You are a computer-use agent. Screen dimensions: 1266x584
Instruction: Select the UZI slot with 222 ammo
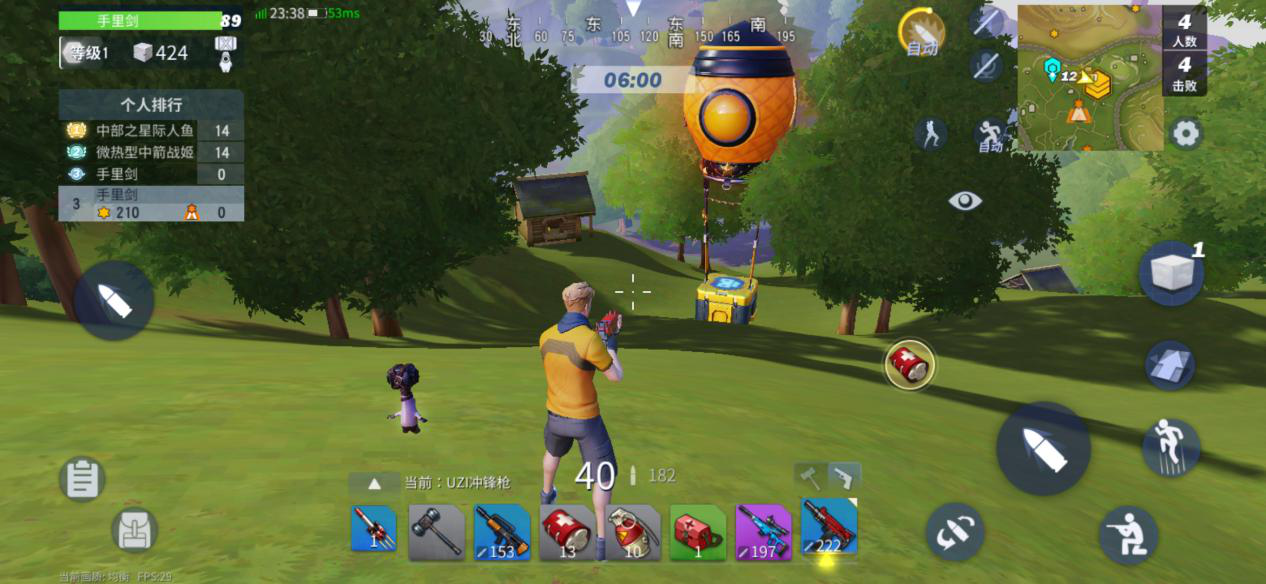(828, 528)
